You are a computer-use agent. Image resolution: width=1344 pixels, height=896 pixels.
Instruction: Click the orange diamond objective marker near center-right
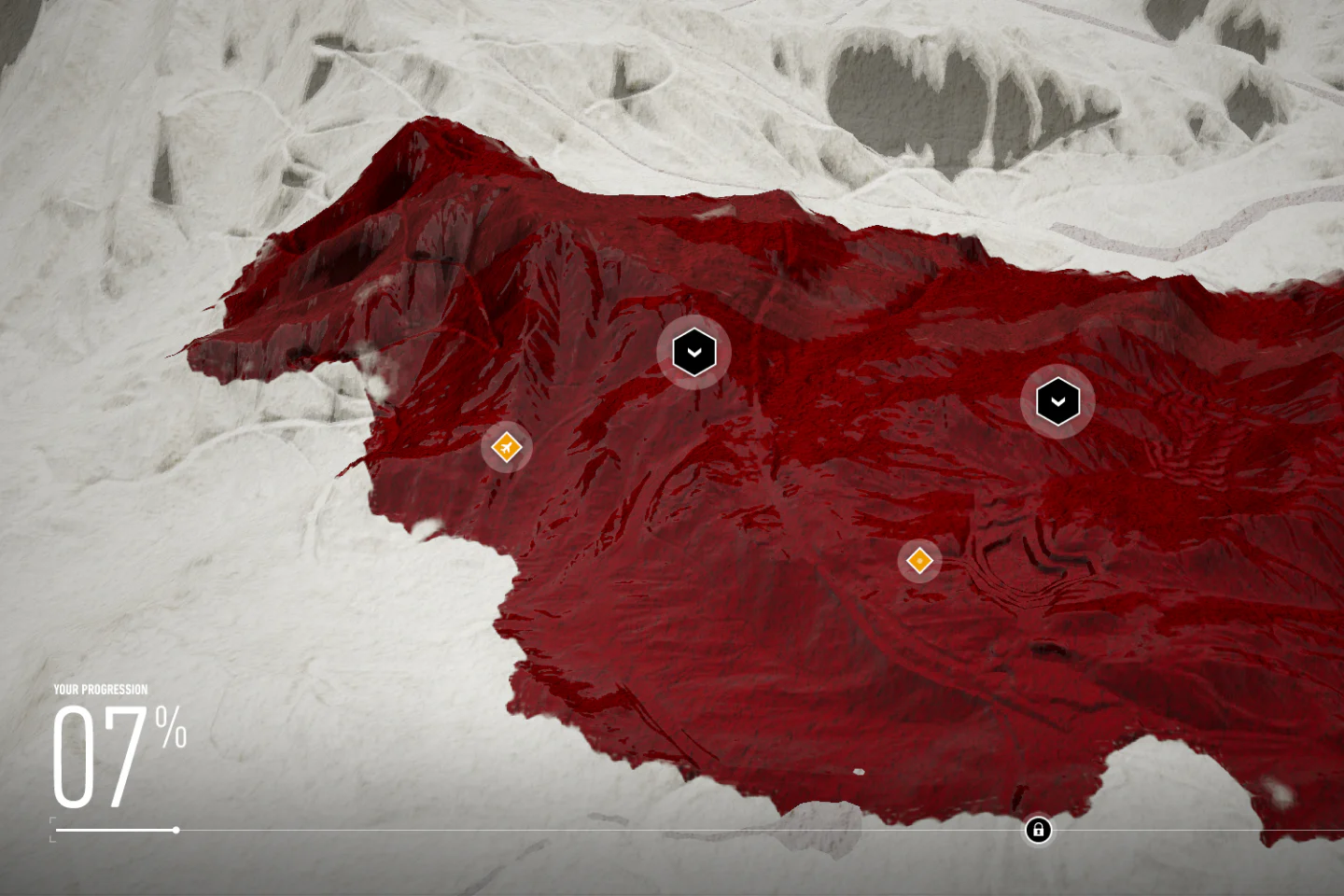coord(919,560)
